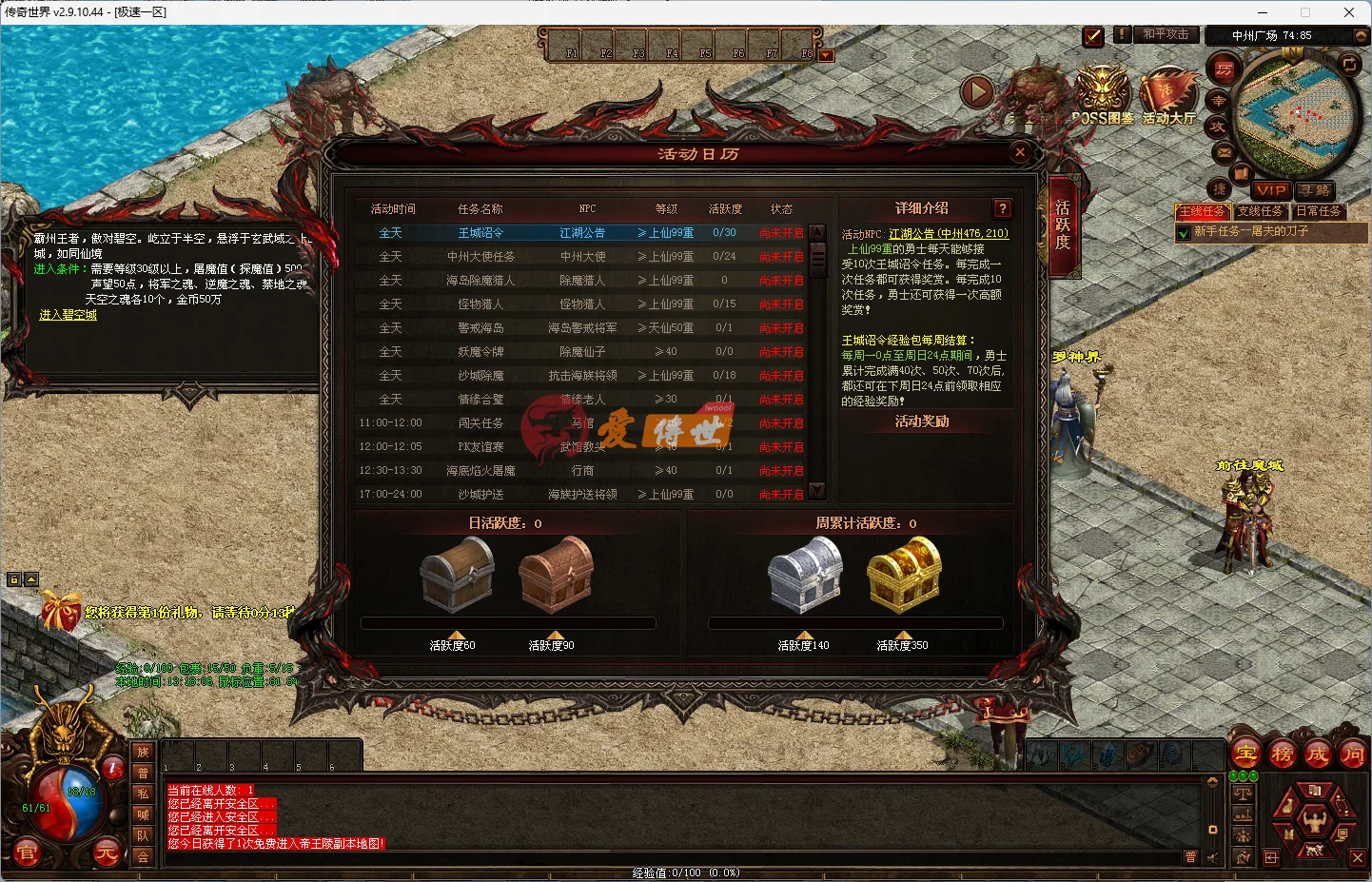
Task: Open the 日常任务 tab
Action: [1319, 211]
